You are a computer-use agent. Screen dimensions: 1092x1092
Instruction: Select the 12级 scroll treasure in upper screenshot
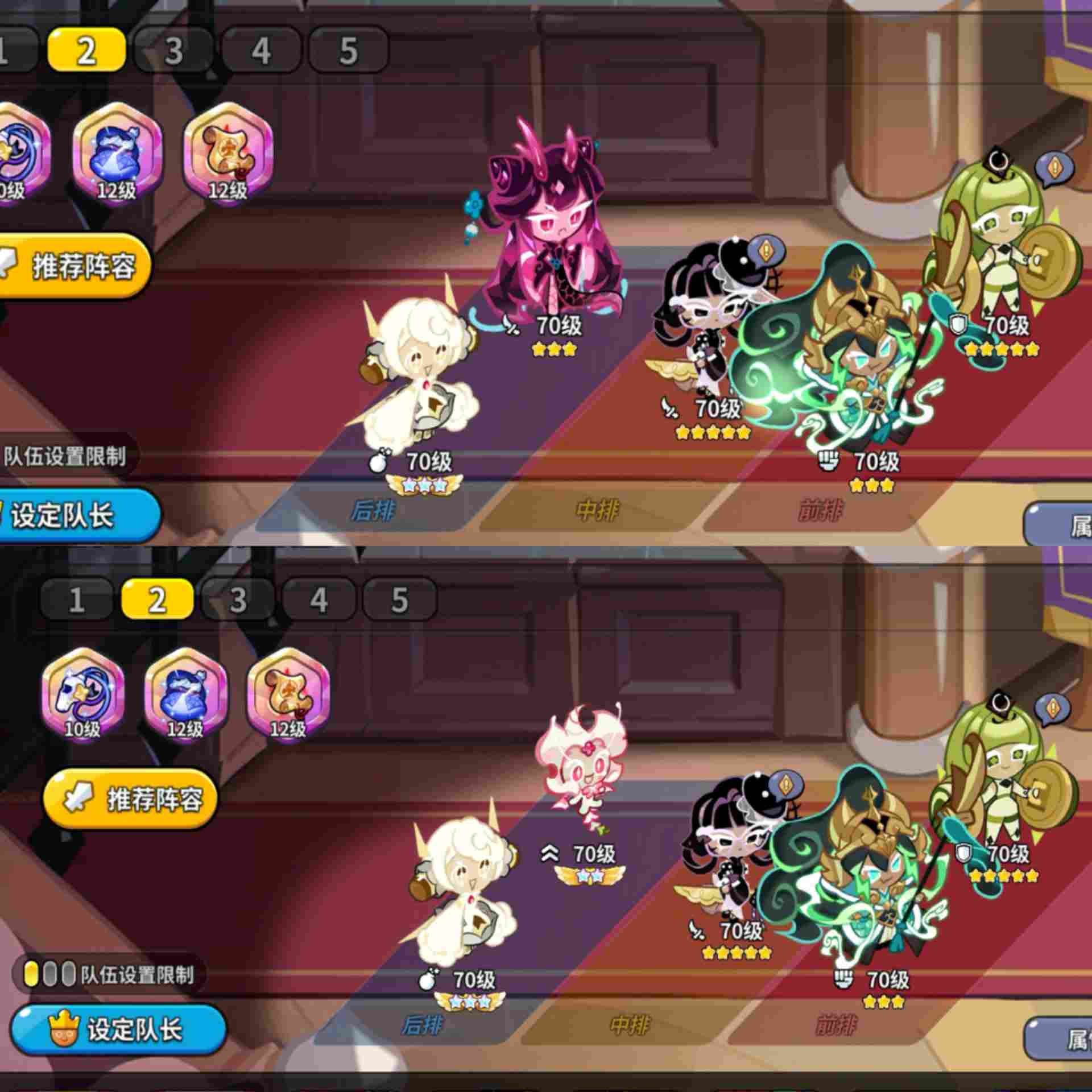pos(228,152)
